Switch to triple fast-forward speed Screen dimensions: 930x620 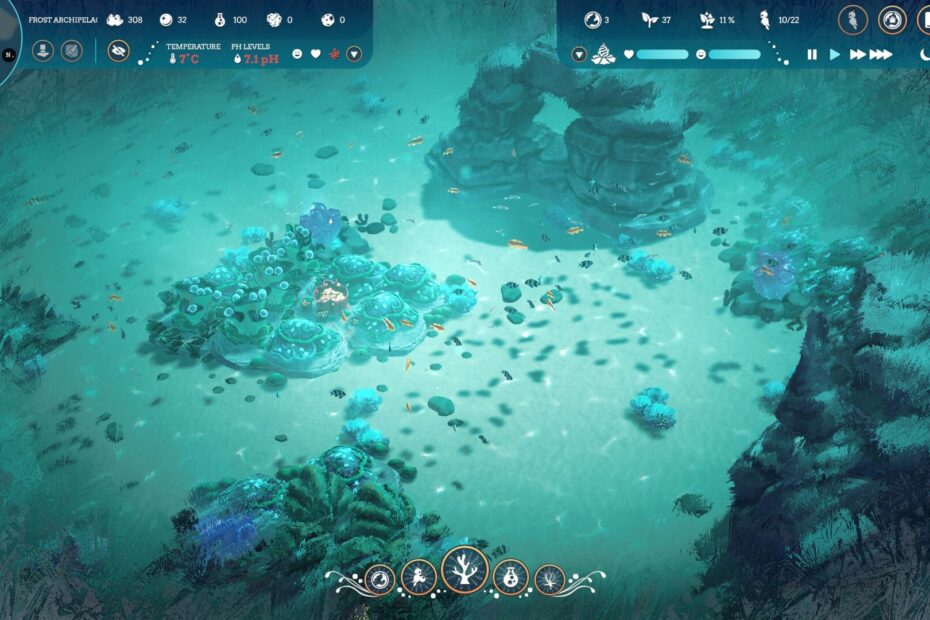click(x=880, y=54)
